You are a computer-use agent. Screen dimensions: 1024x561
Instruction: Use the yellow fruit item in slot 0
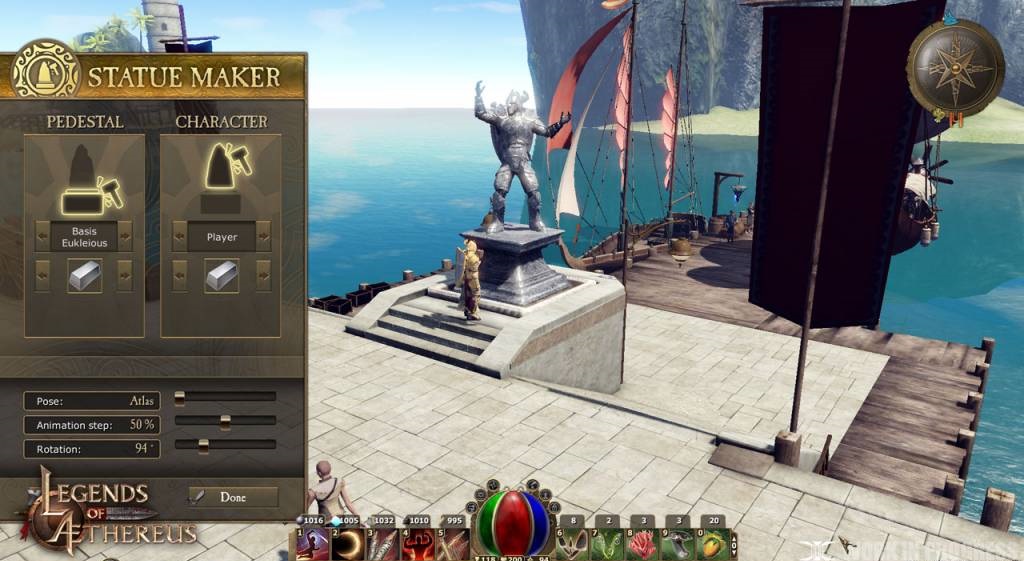[x=713, y=544]
